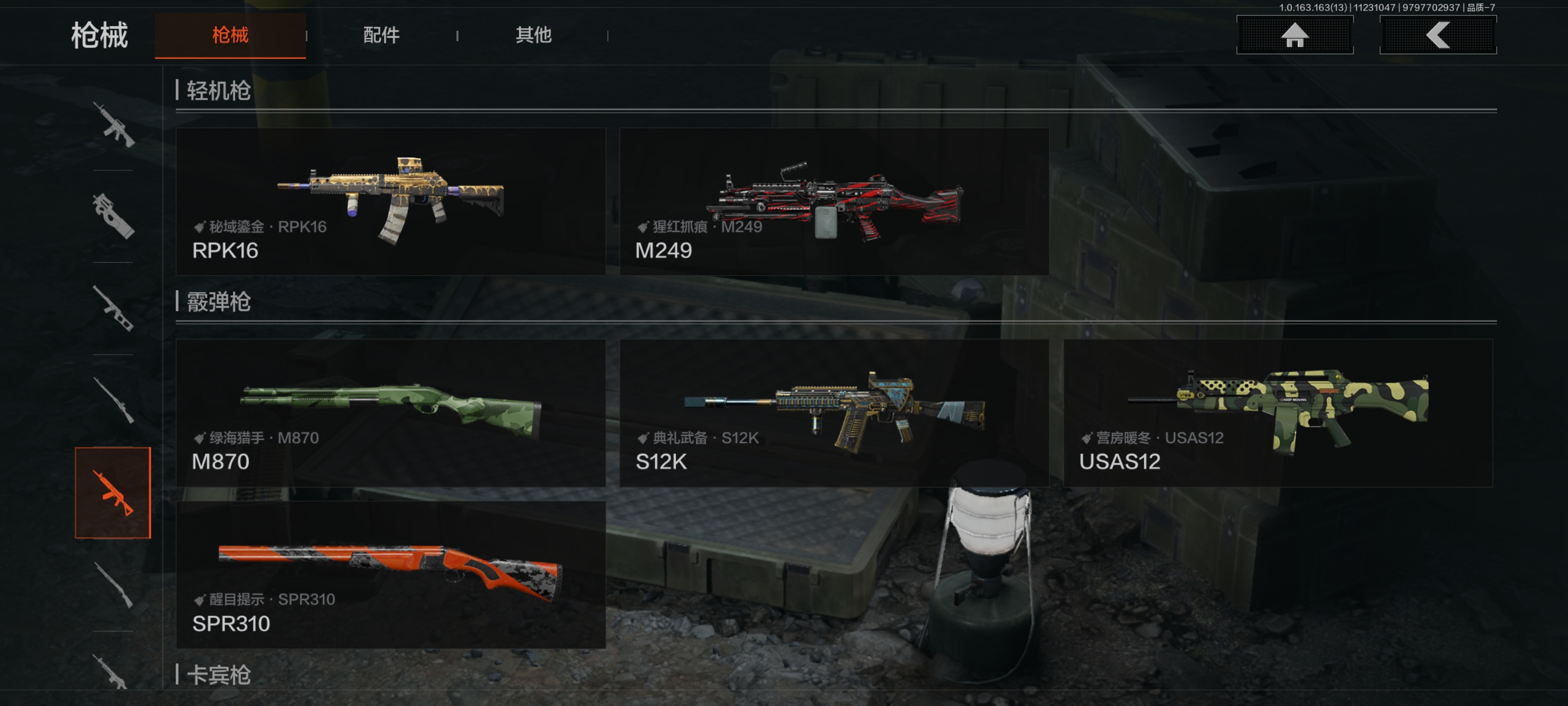Click the back arrow button
The width and height of the screenshot is (1568, 706).
[1437, 35]
